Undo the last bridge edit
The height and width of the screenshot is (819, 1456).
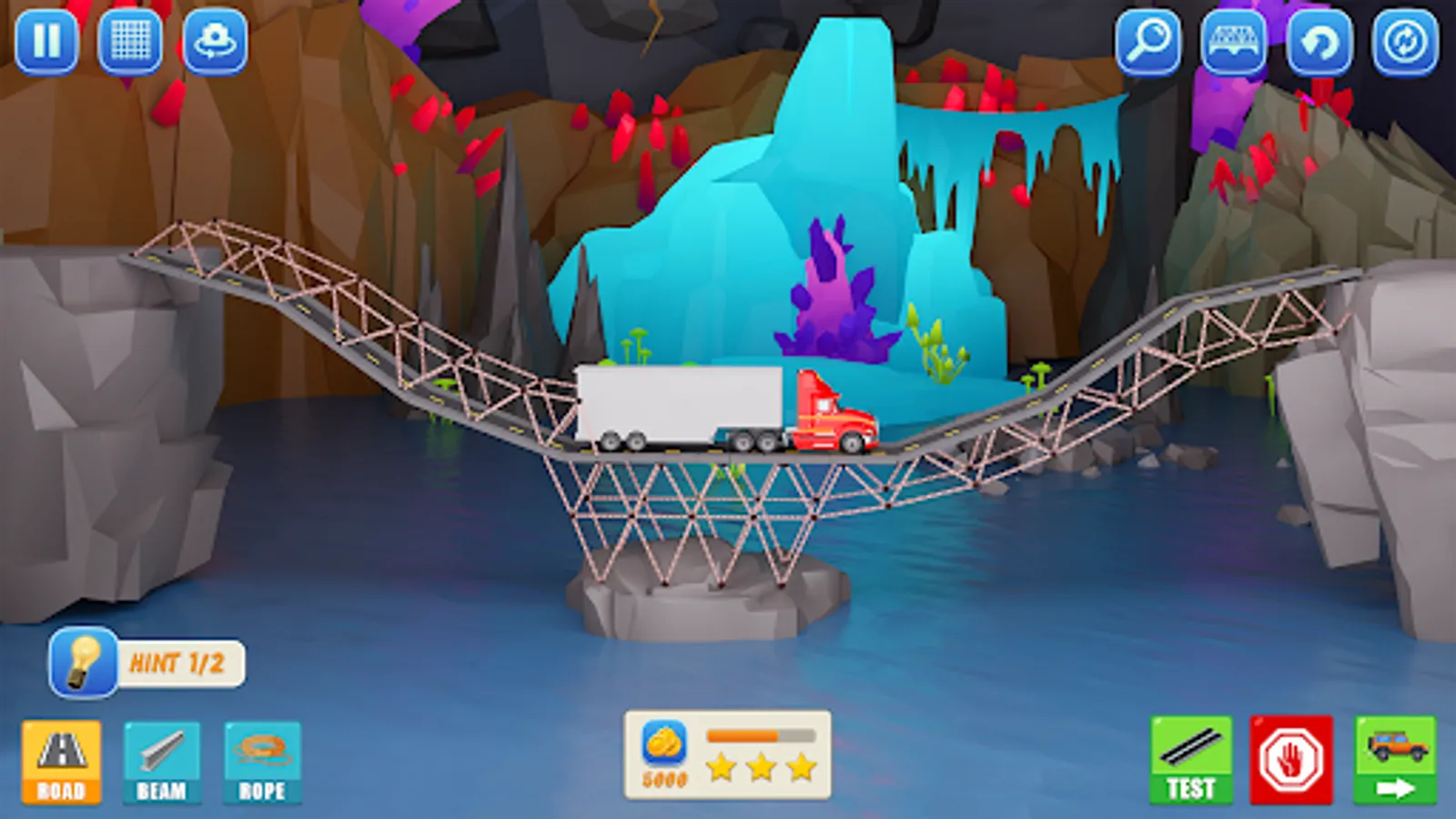[1319, 40]
